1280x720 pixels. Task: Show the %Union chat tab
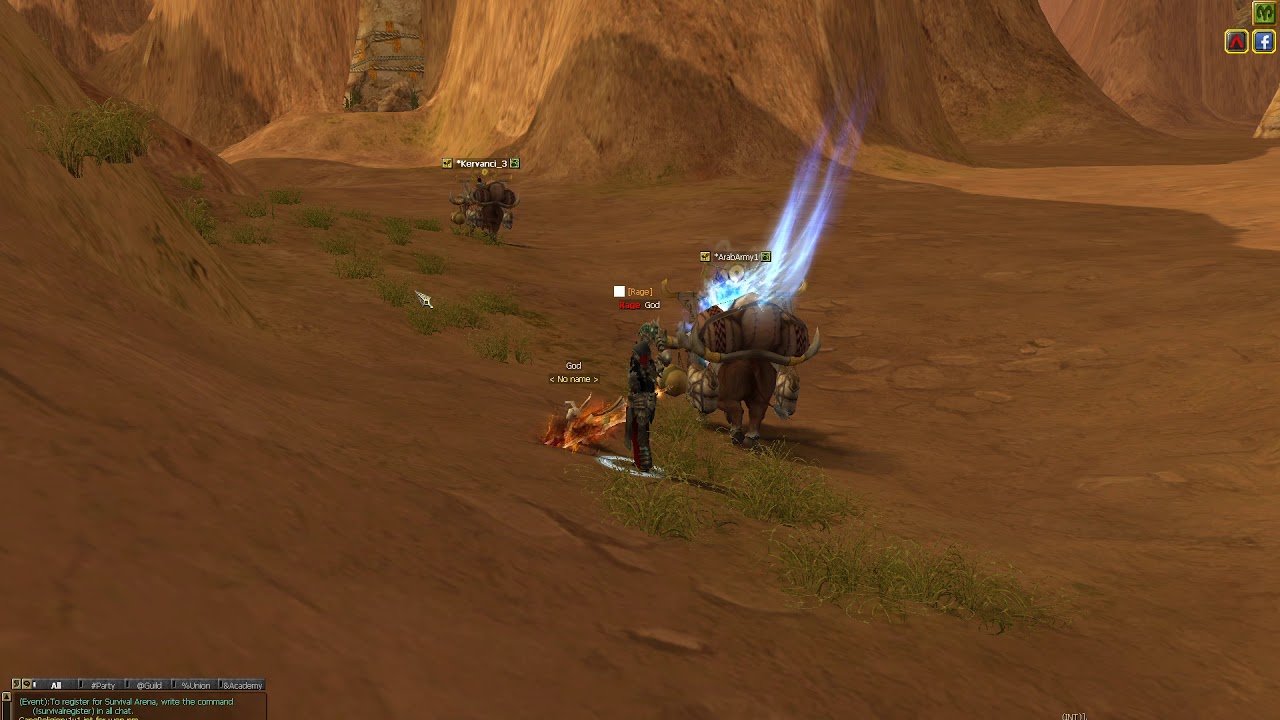tap(195, 685)
